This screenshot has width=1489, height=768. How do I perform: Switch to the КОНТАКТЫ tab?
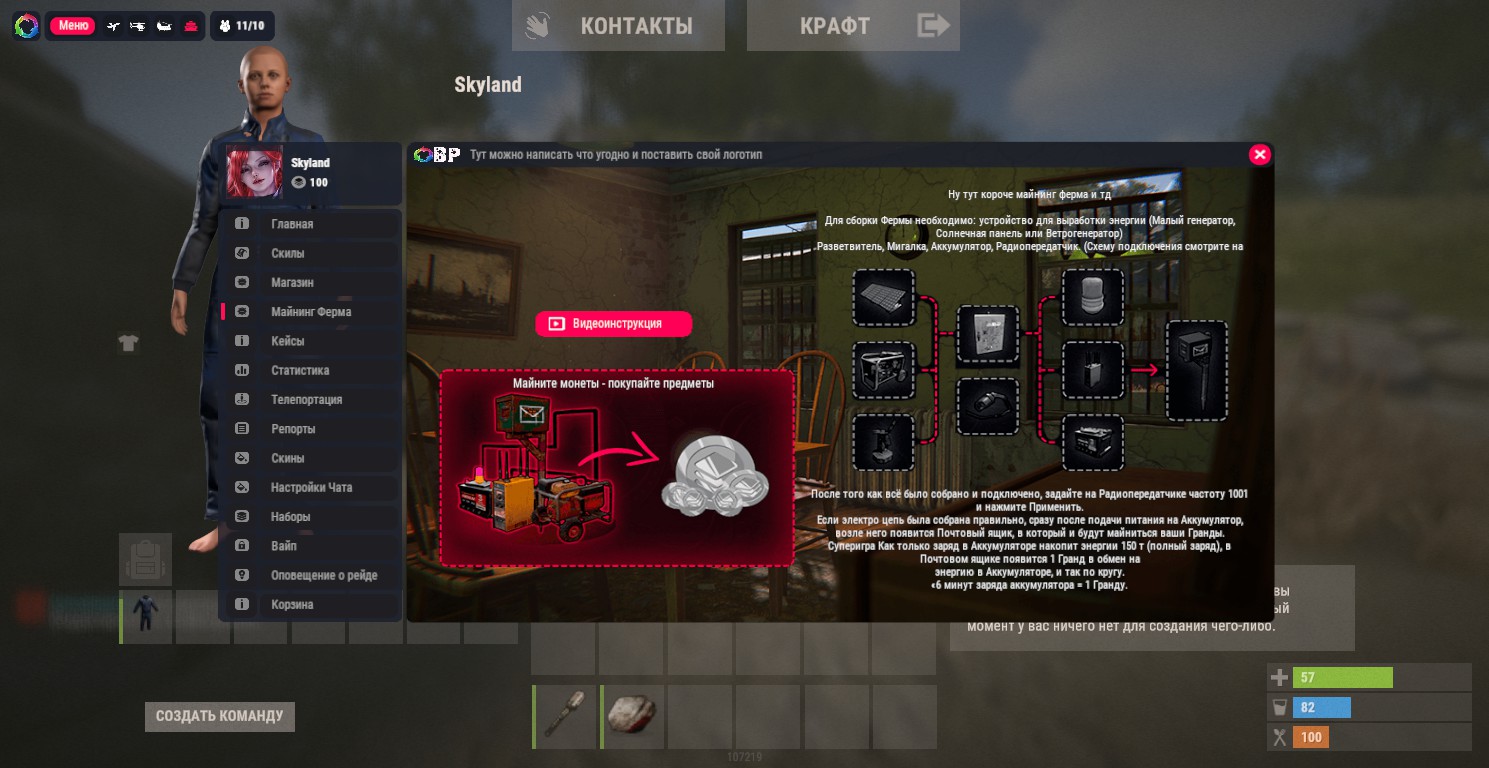(618, 26)
